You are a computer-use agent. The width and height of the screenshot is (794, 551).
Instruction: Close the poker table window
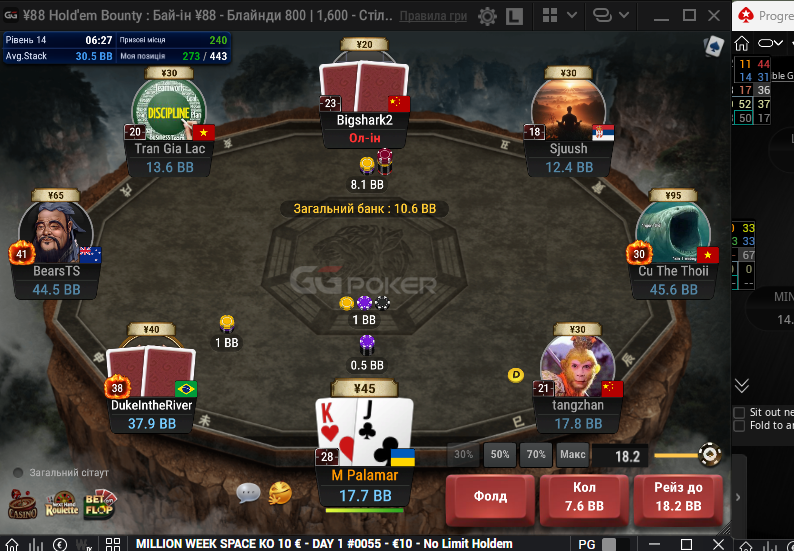click(x=715, y=17)
